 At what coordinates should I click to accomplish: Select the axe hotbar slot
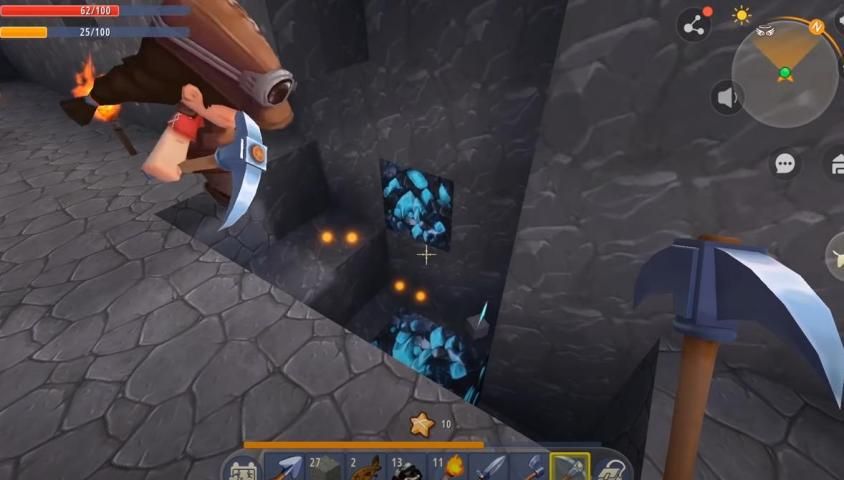coord(529,468)
